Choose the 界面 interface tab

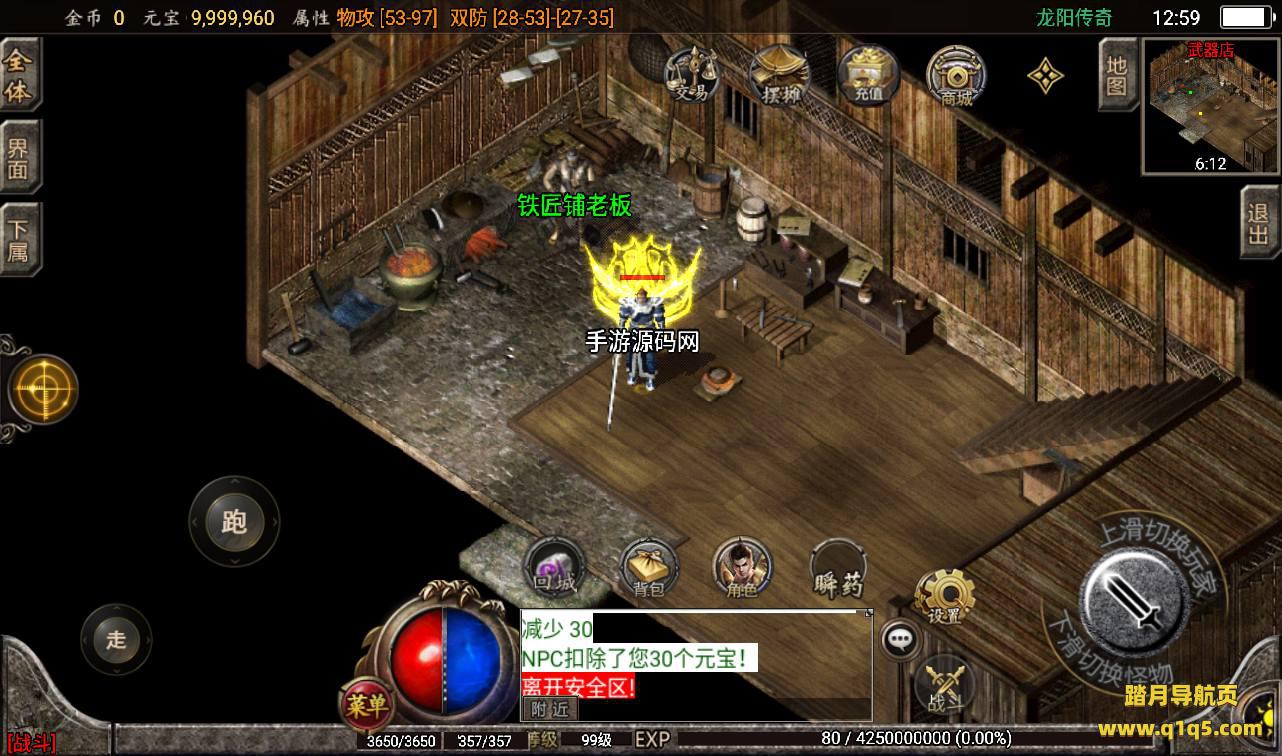(19, 158)
